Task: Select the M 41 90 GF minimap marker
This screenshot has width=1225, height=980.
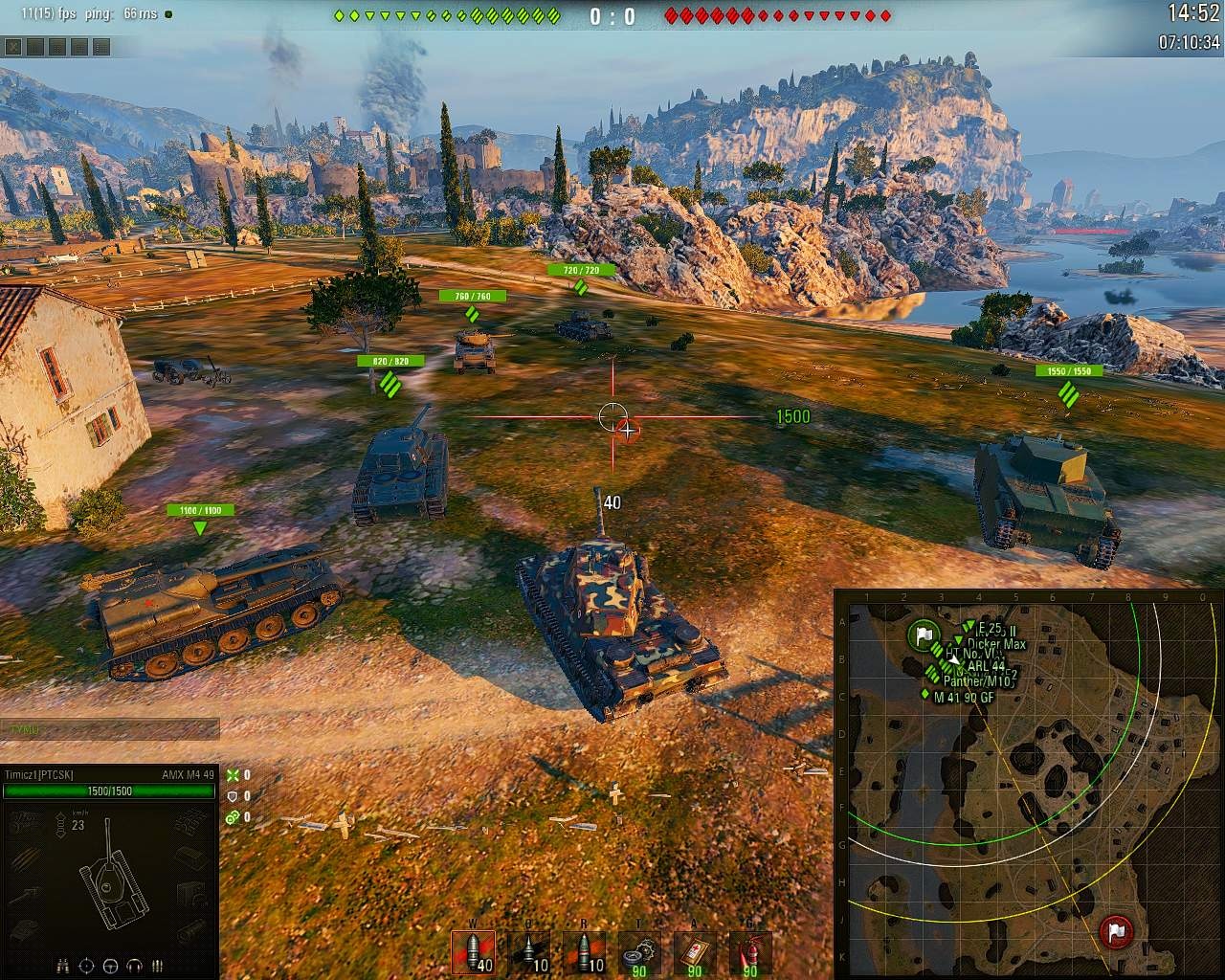Action: click(926, 695)
